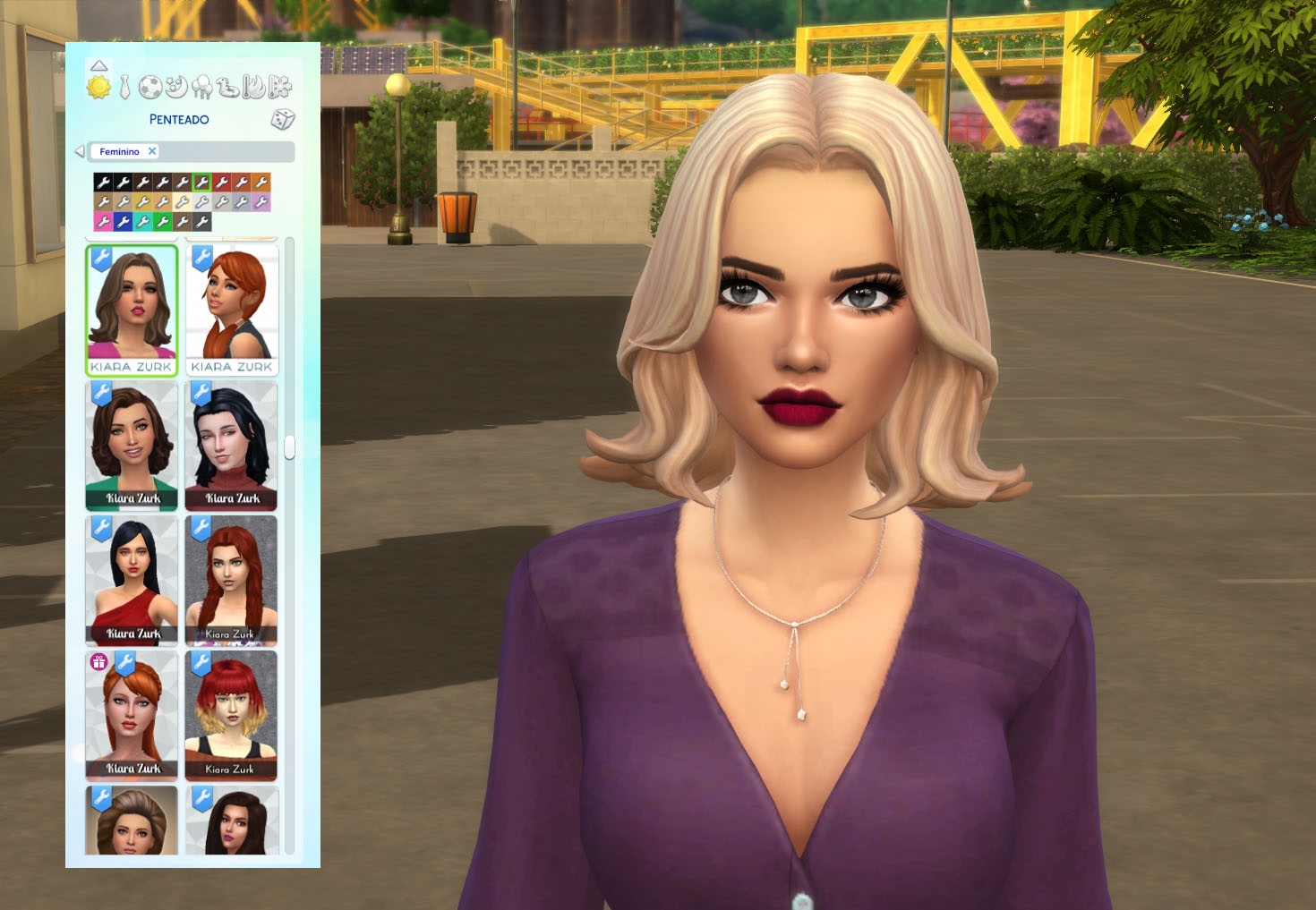Open the Formal wear tie category
This screenshot has width=1316, height=910.
(124, 87)
